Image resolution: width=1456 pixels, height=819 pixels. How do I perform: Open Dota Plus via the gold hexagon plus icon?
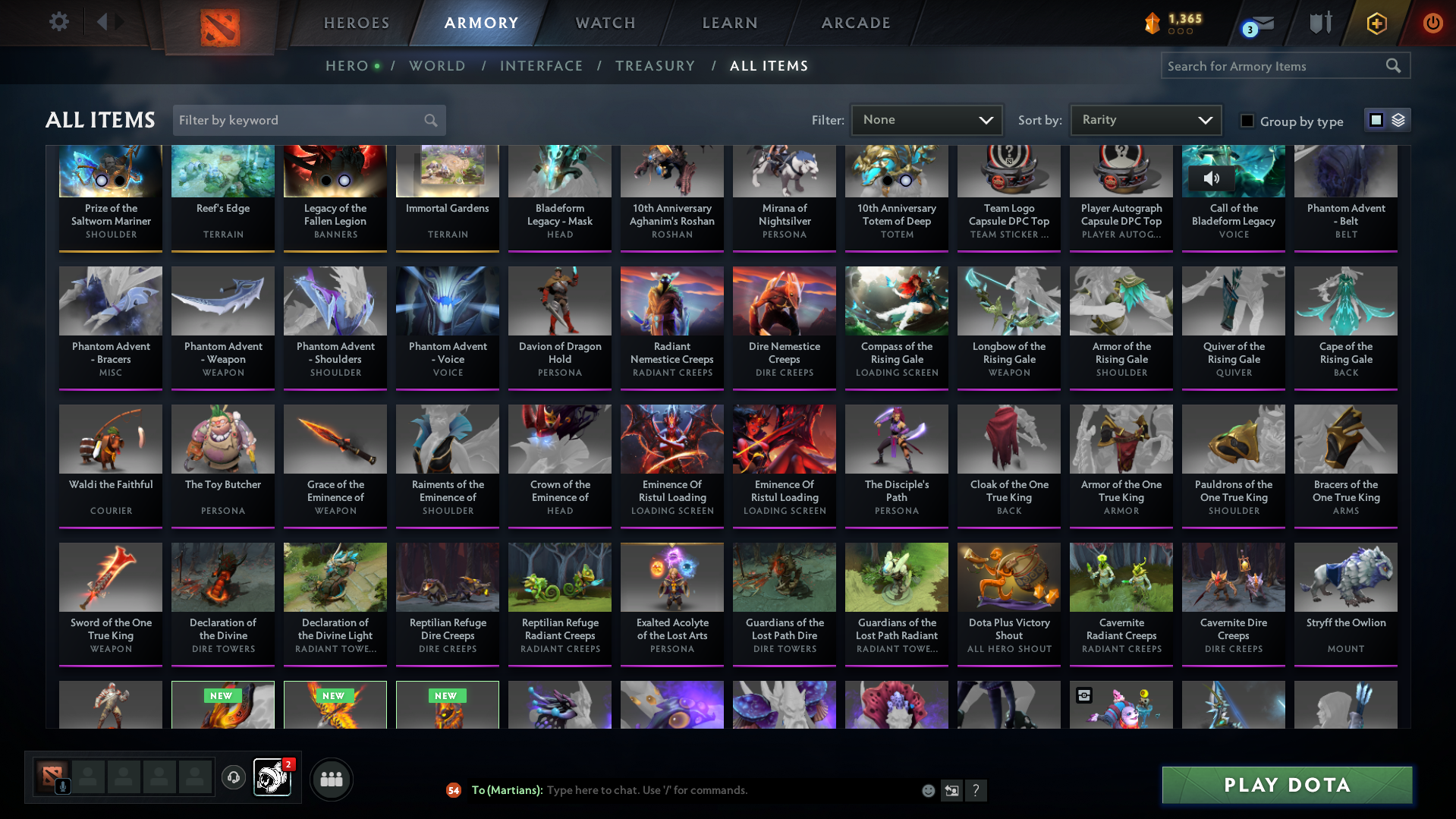tap(1376, 23)
